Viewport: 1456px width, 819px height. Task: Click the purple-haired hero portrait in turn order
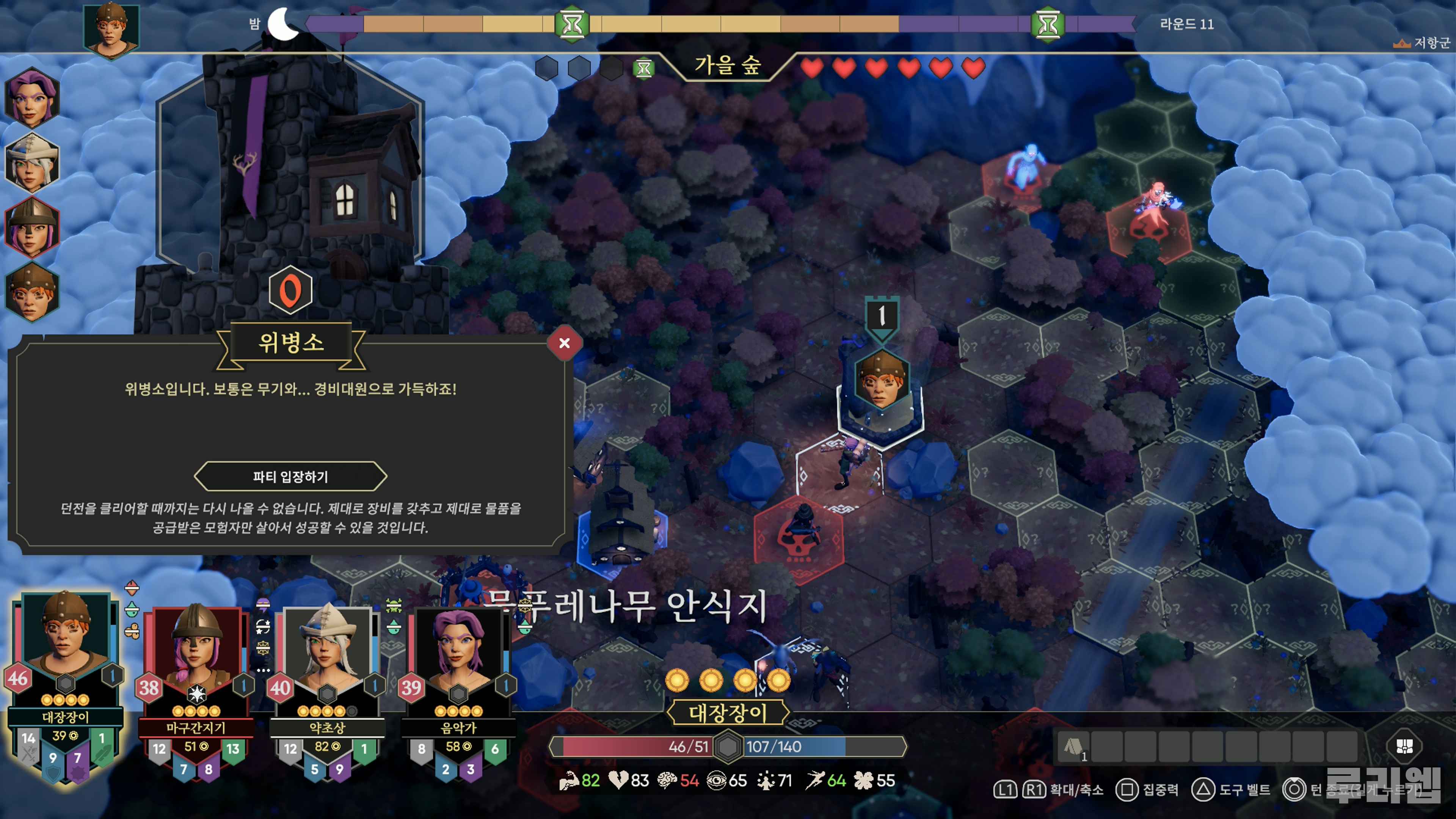(x=31, y=97)
